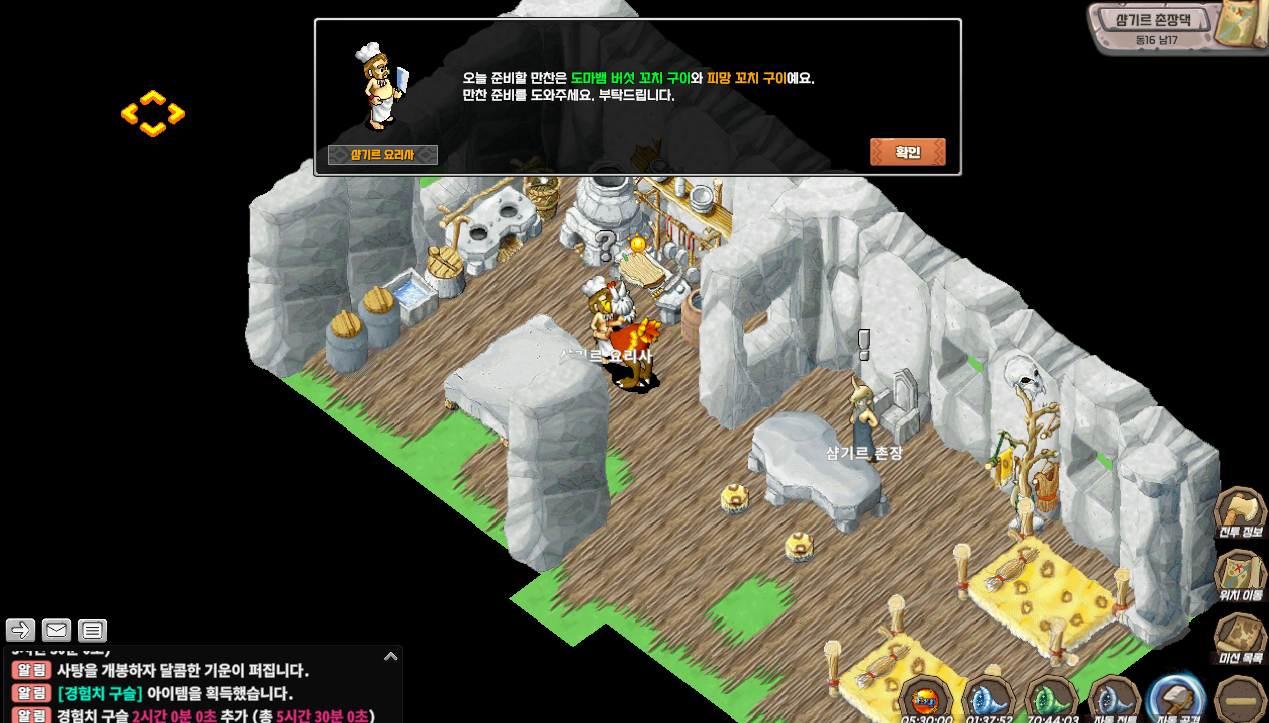Expand the chat log with the caret
The height and width of the screenshot is (723, 1269).
coord(391,657)
